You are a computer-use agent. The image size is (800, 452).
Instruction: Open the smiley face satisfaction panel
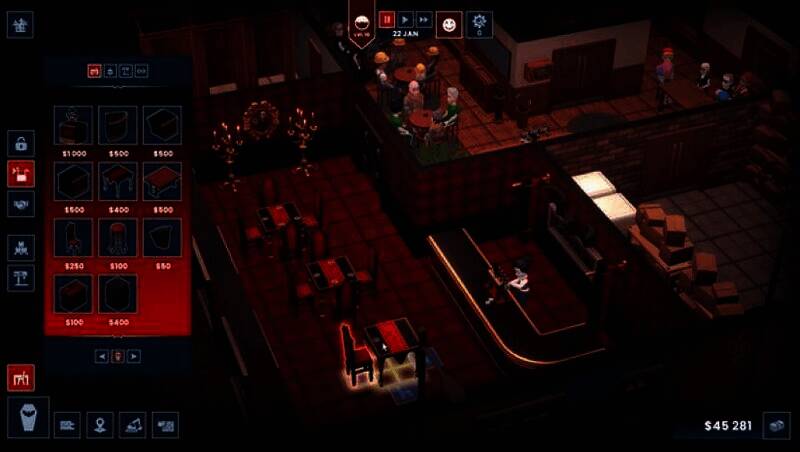[x=452, y=24]
